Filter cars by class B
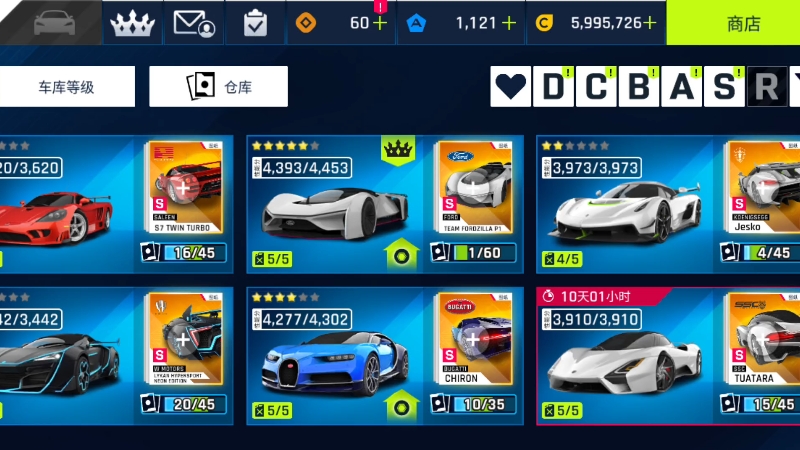Image resolution: width=800 pixels, height=450 pixels. [638, 88]
